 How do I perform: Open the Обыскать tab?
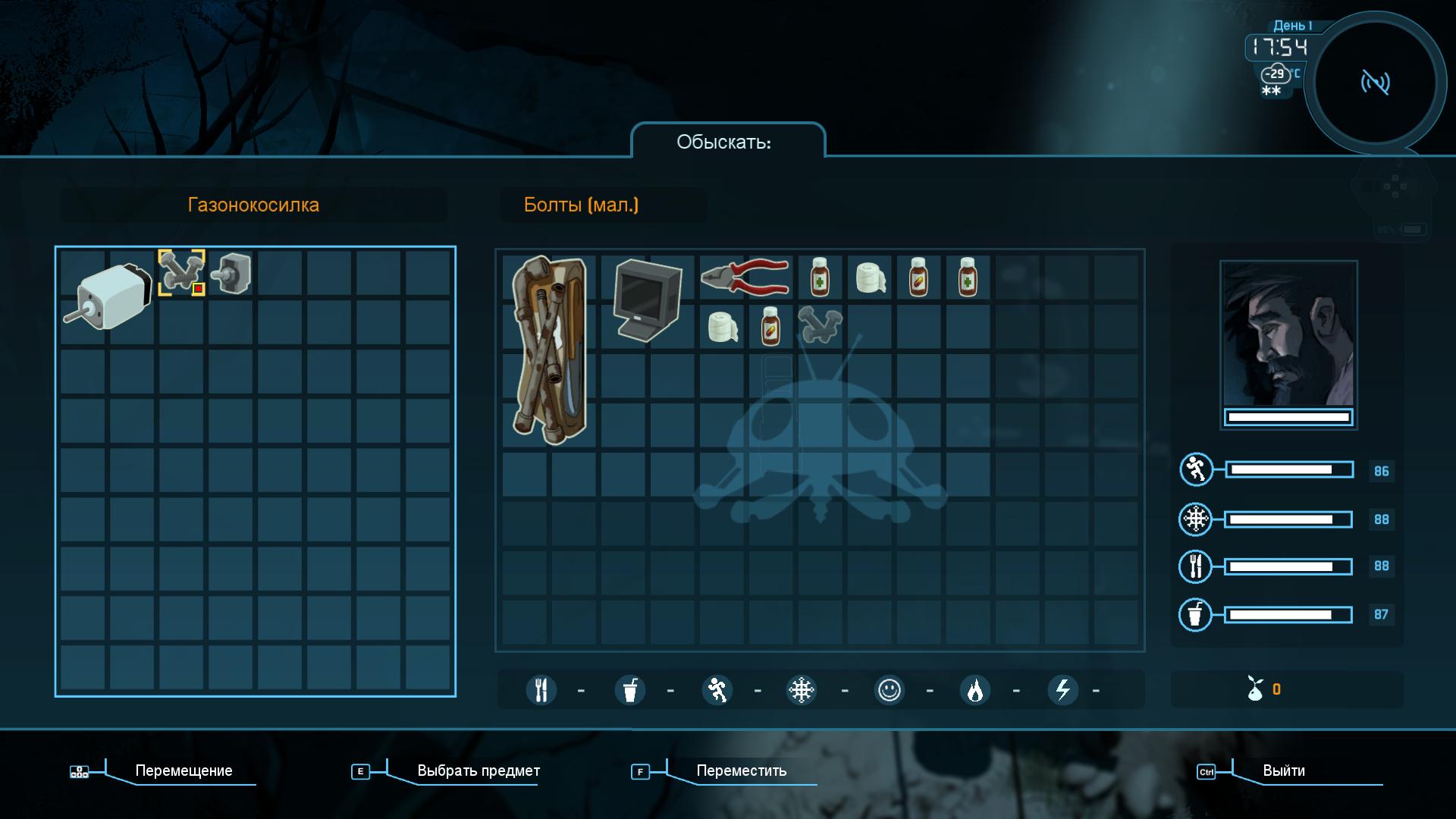[724, 142]
